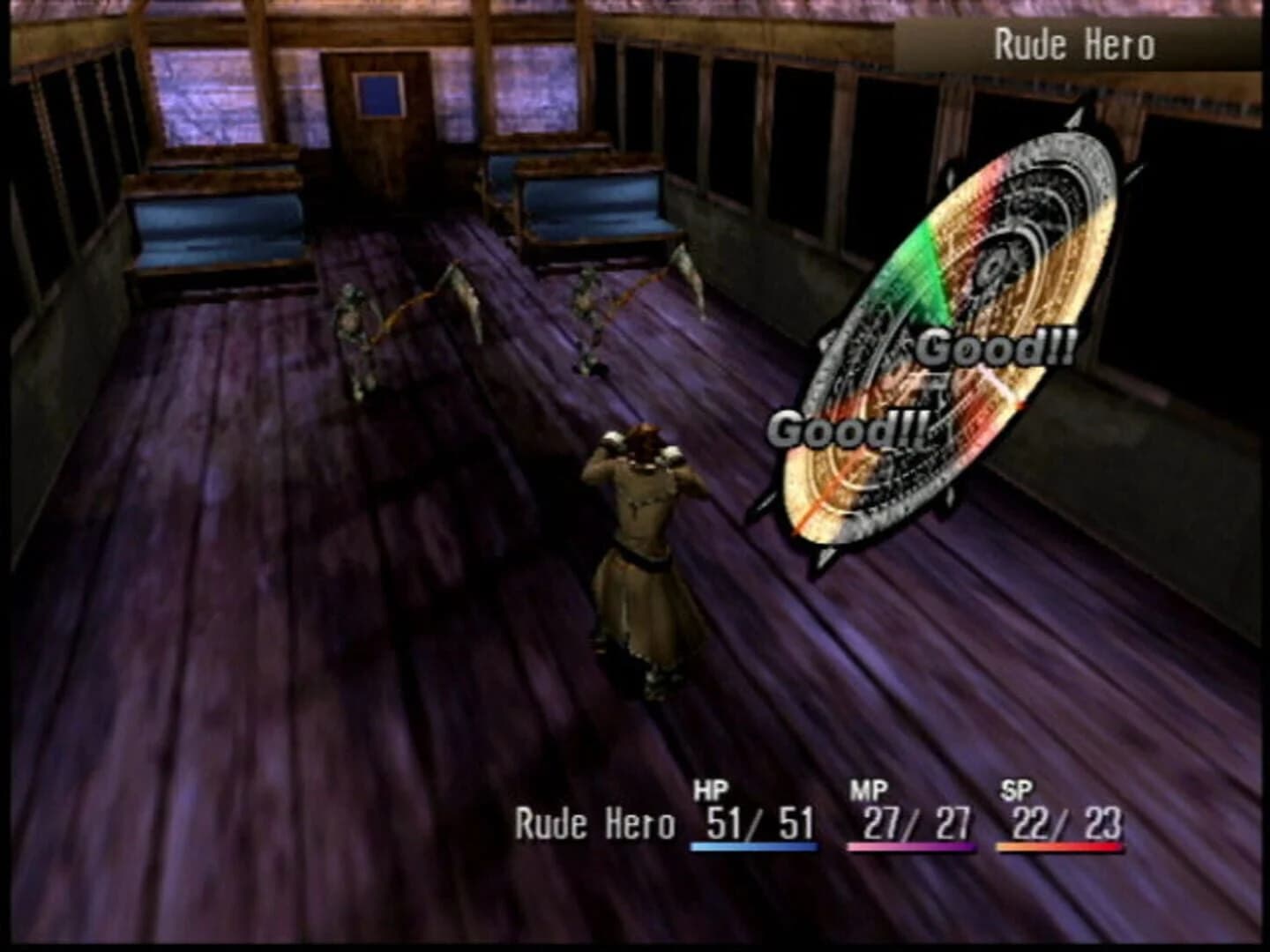Viewport: 1270px width, 952px height.
Task: Click the HP value '51/ 51'
Action: point(758,822)
